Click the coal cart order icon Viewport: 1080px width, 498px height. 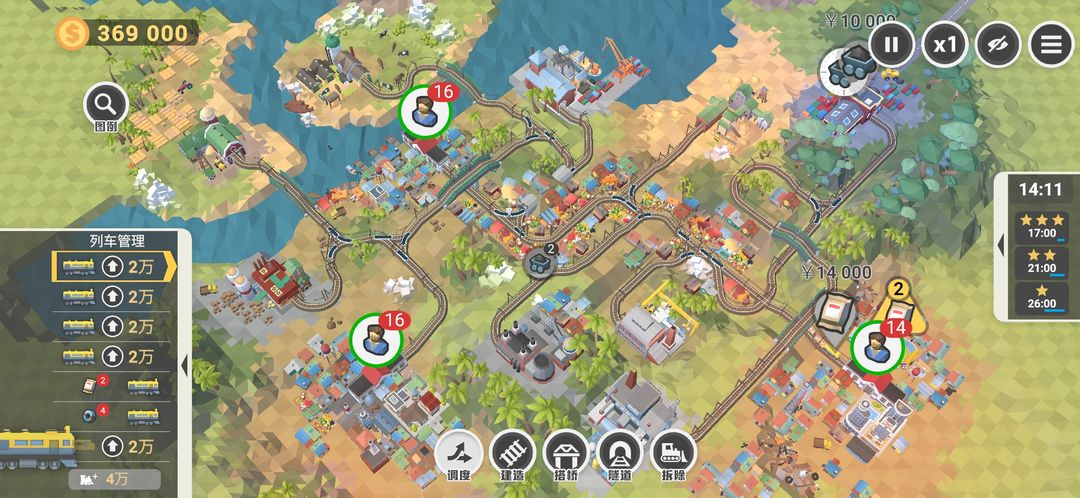(x=844, y=67)
